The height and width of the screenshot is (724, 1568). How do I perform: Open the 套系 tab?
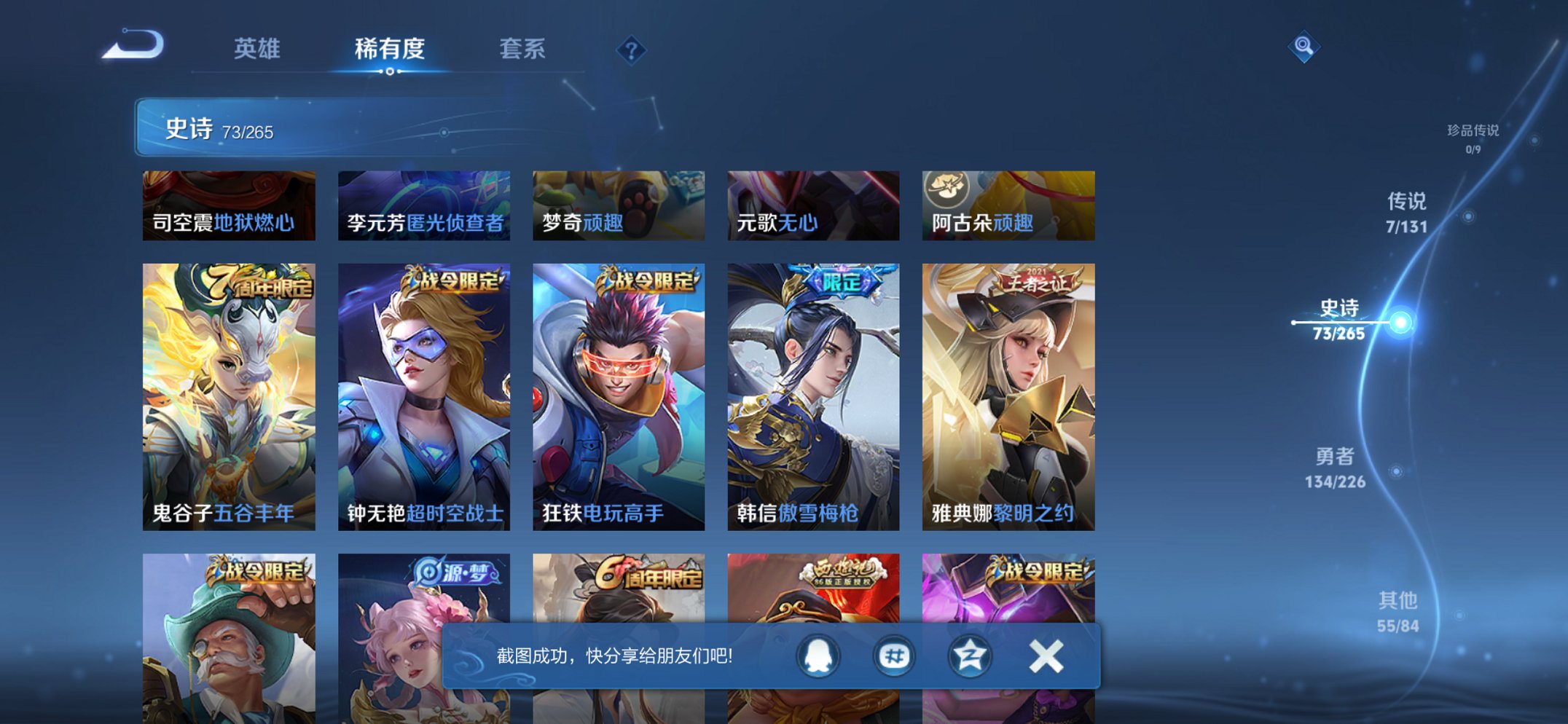(522, 50)
